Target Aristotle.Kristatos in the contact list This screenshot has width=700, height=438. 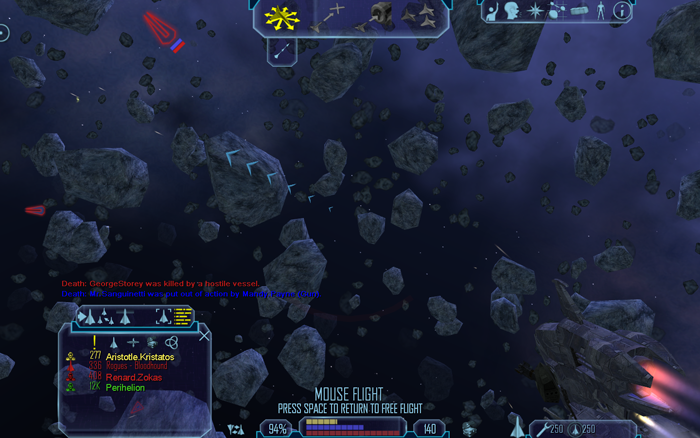pos(139,357)
